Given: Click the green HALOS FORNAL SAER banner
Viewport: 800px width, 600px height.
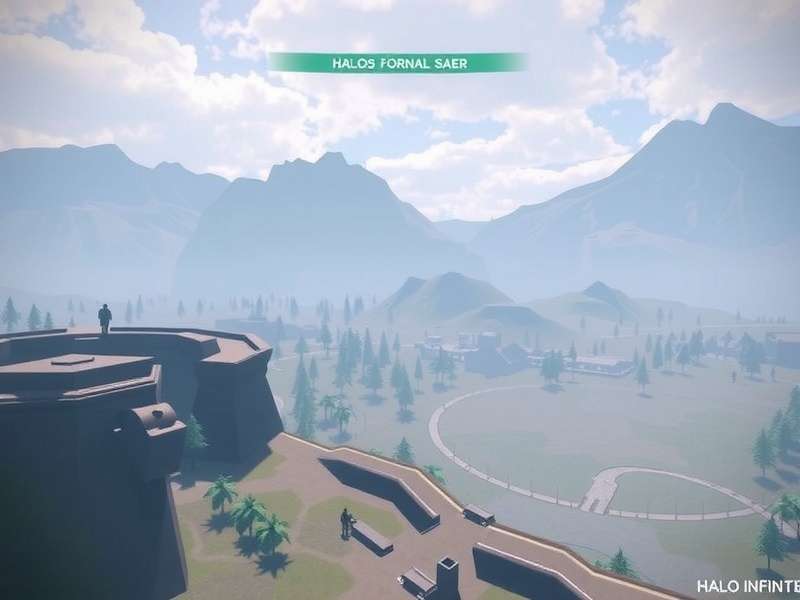Looking at the screenshot, I should pos(398,62).
